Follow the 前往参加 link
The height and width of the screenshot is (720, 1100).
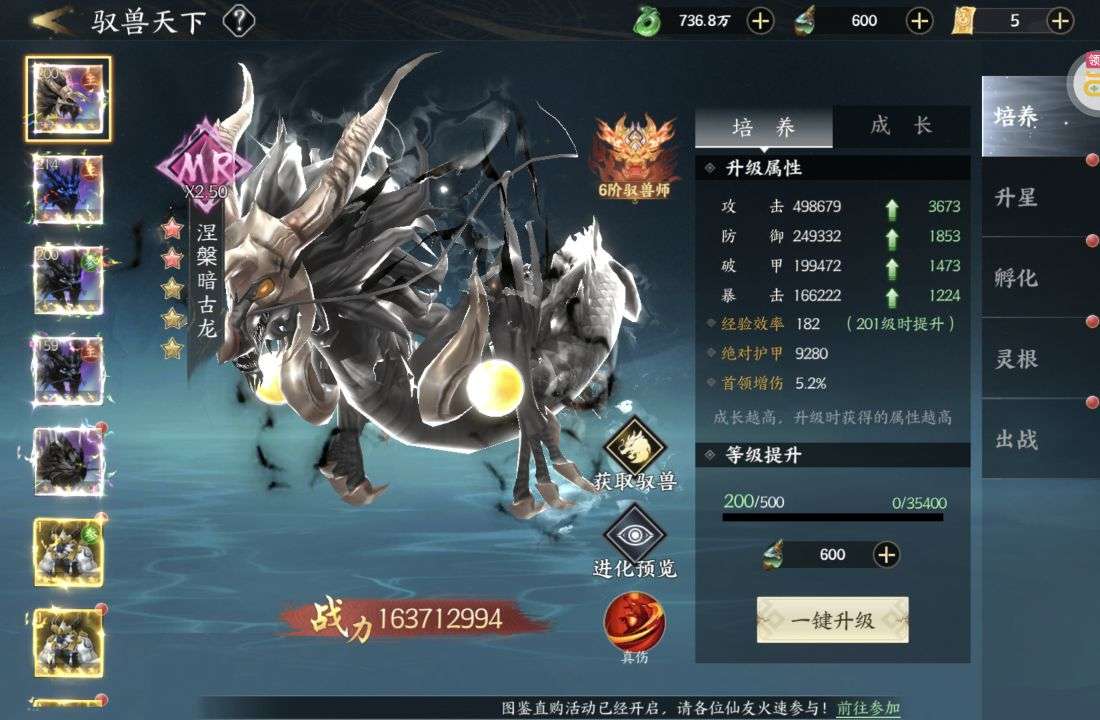coord(868,708)
